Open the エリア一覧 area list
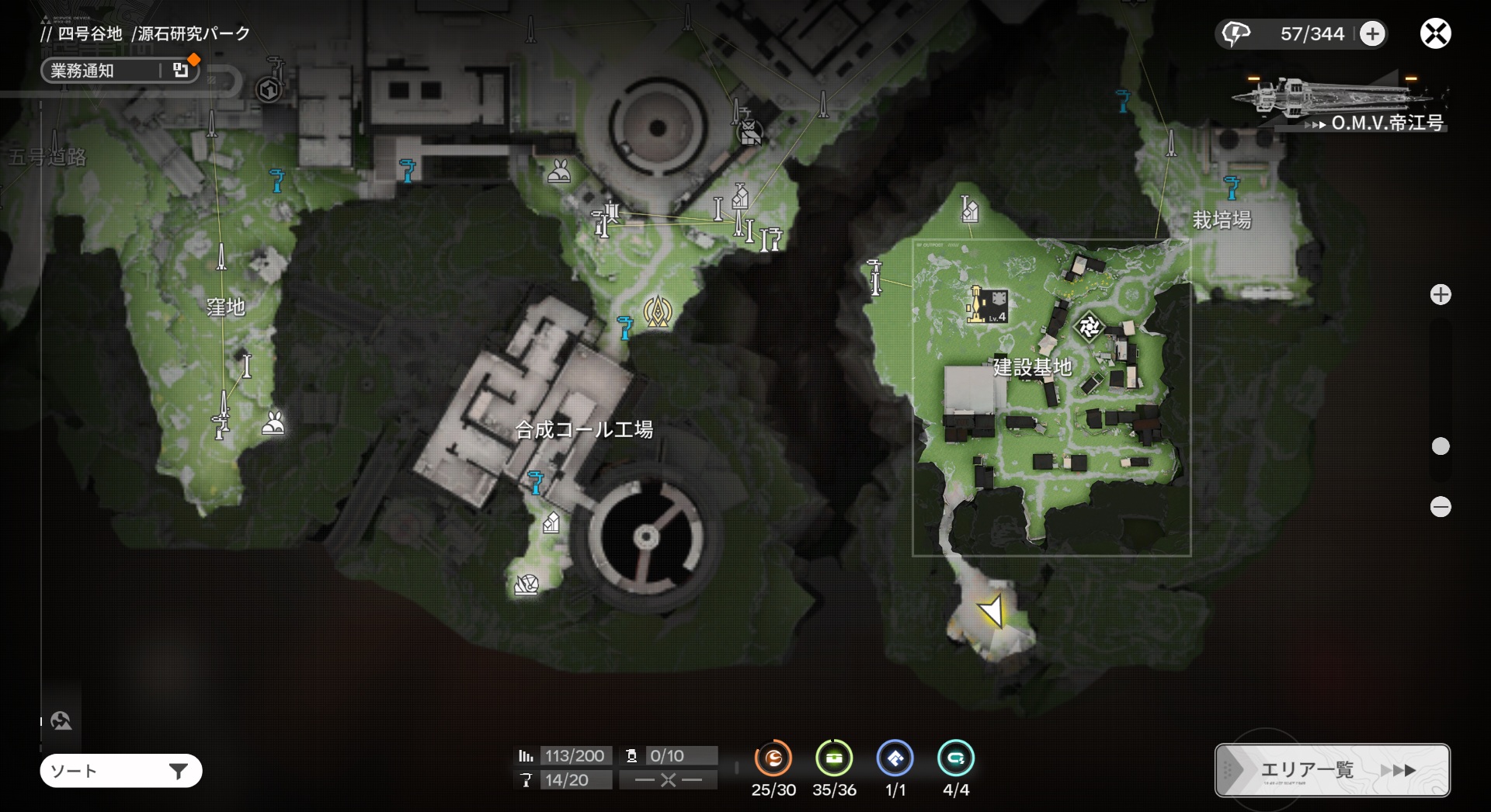The width and height of the screenshot is (1491, 812). point(1332,770)
